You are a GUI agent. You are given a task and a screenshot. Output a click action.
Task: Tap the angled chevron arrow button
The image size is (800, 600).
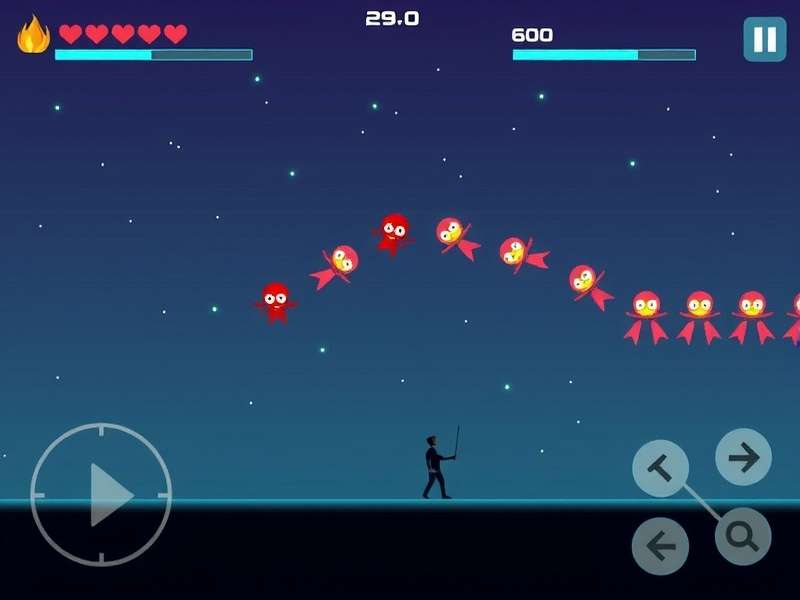(661, 467)
